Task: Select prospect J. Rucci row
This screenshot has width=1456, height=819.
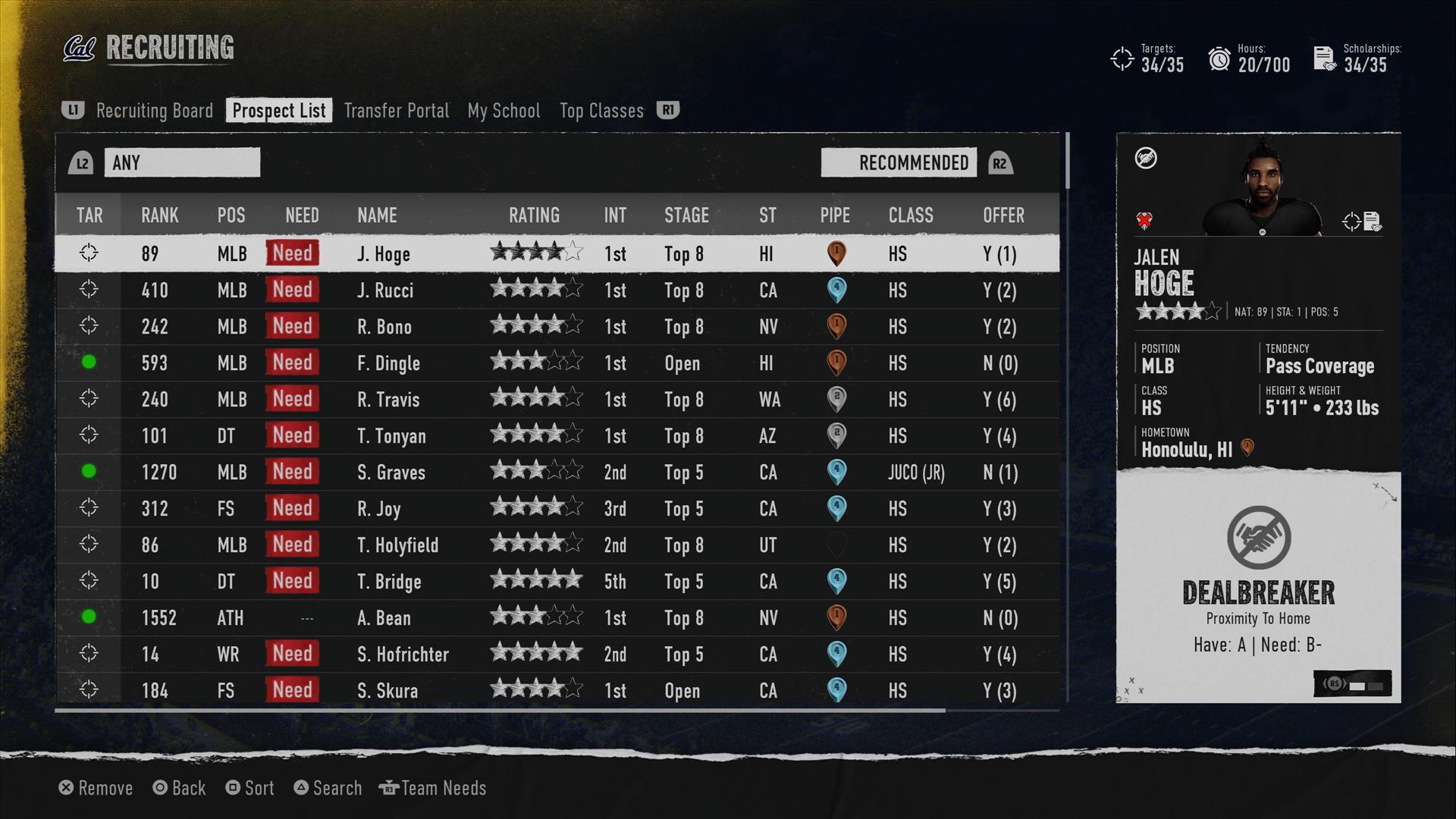Action: [x=385, y=290]
